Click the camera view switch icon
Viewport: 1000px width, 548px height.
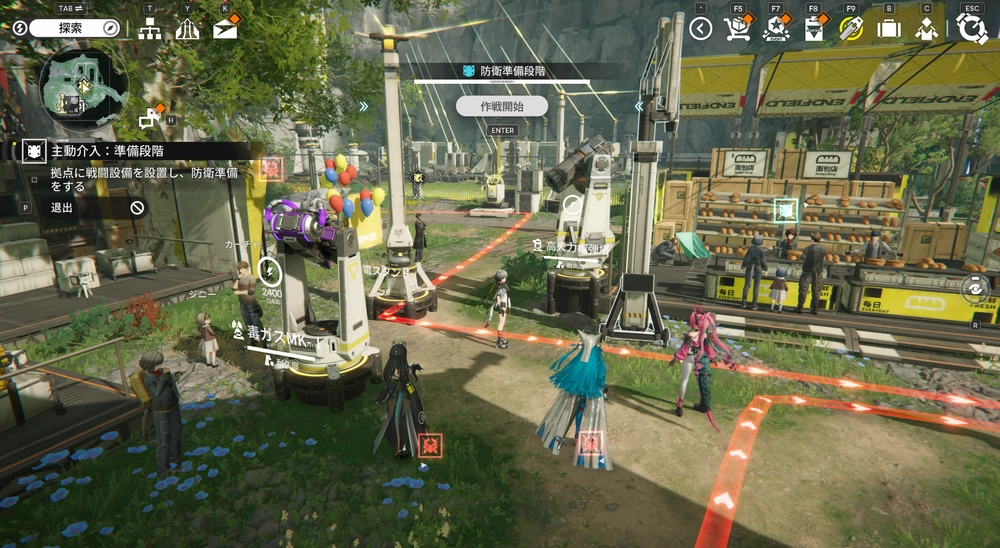(974, 288)
